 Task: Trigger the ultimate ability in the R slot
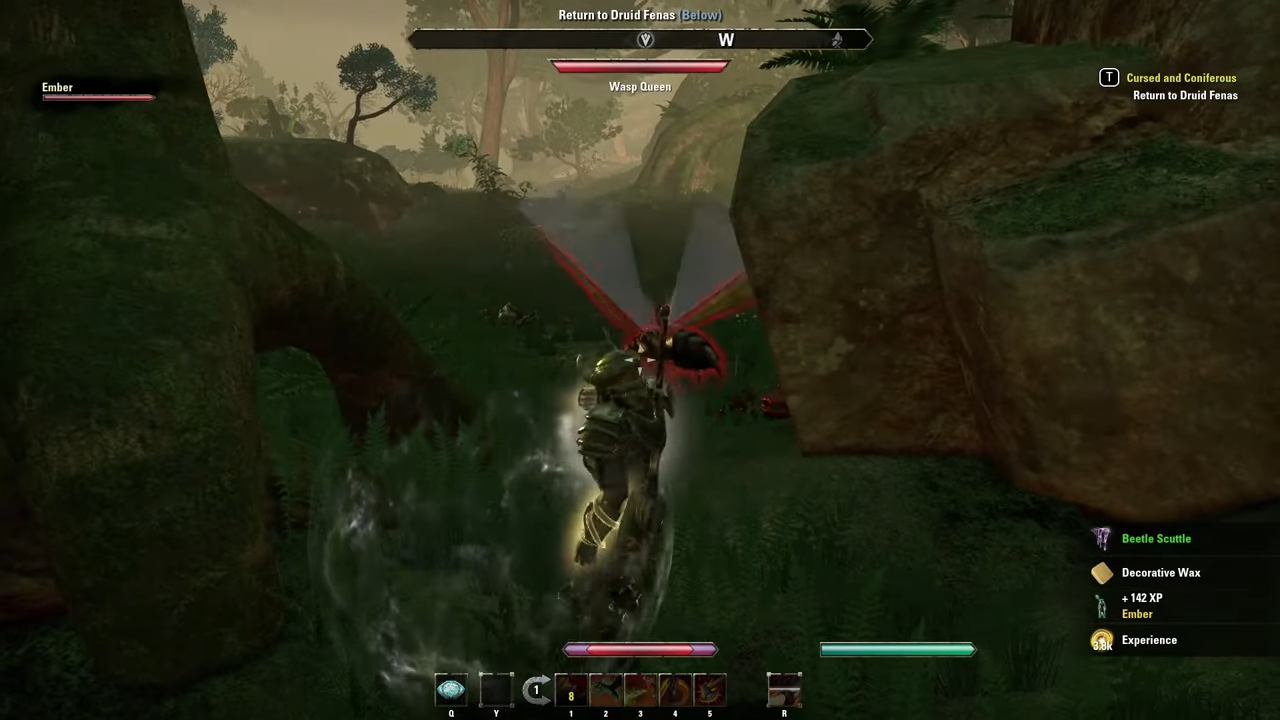784,690
